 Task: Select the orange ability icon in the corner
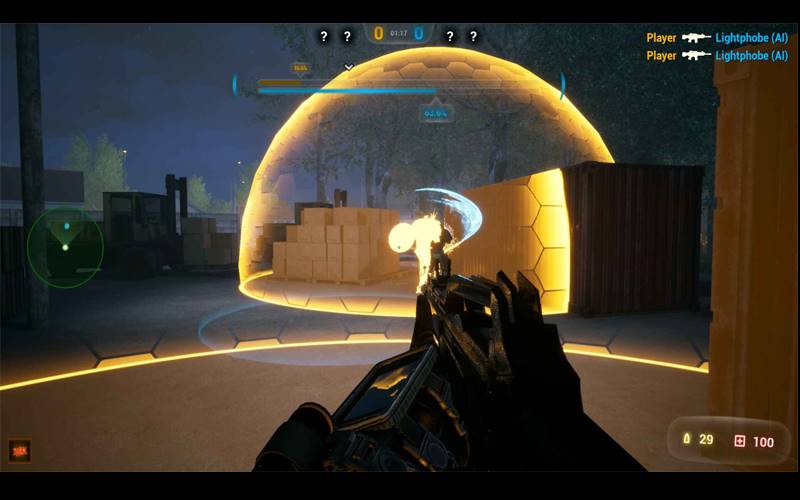tap(19, 451)
